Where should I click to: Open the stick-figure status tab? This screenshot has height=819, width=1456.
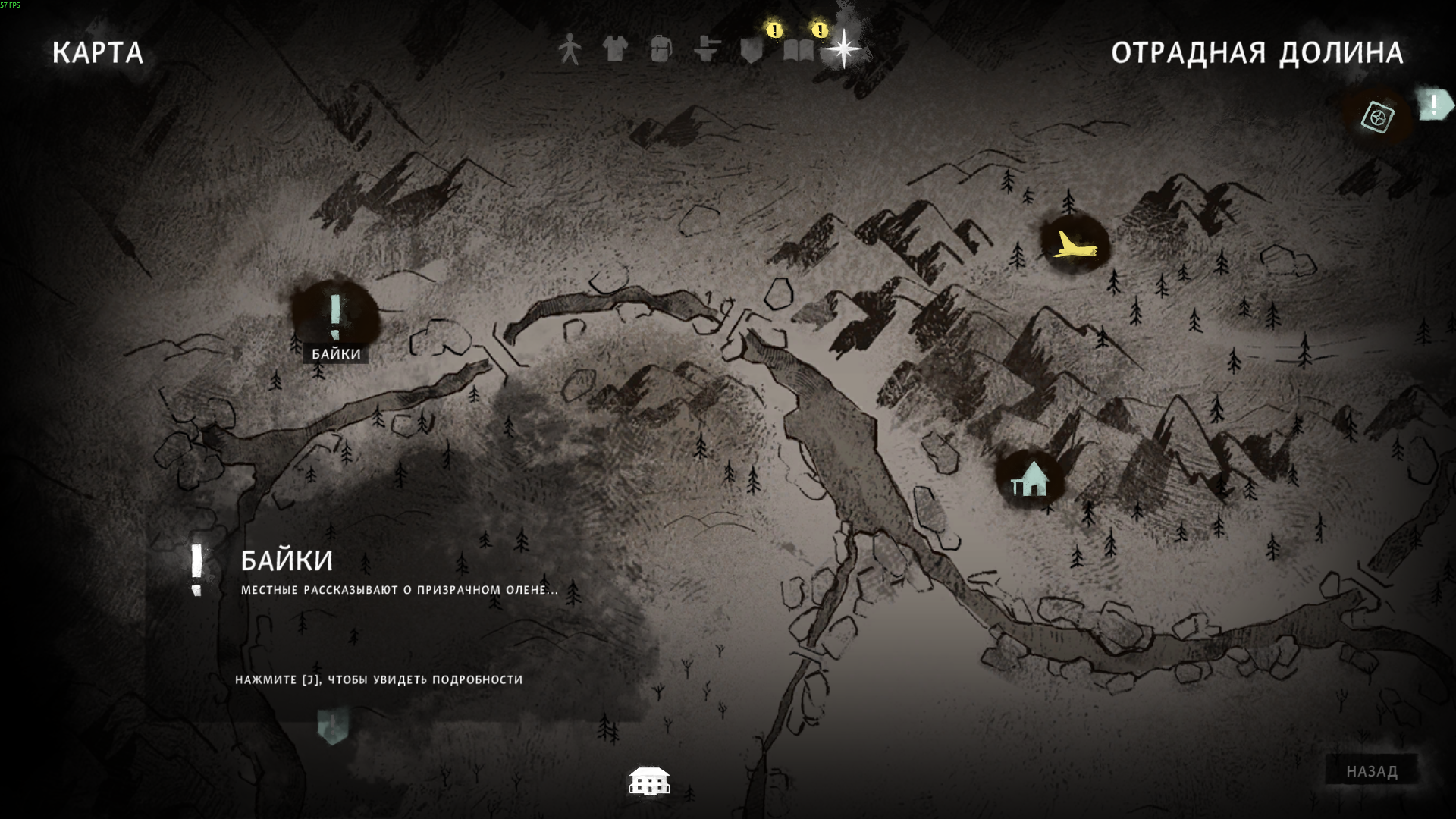pos(570,49)
